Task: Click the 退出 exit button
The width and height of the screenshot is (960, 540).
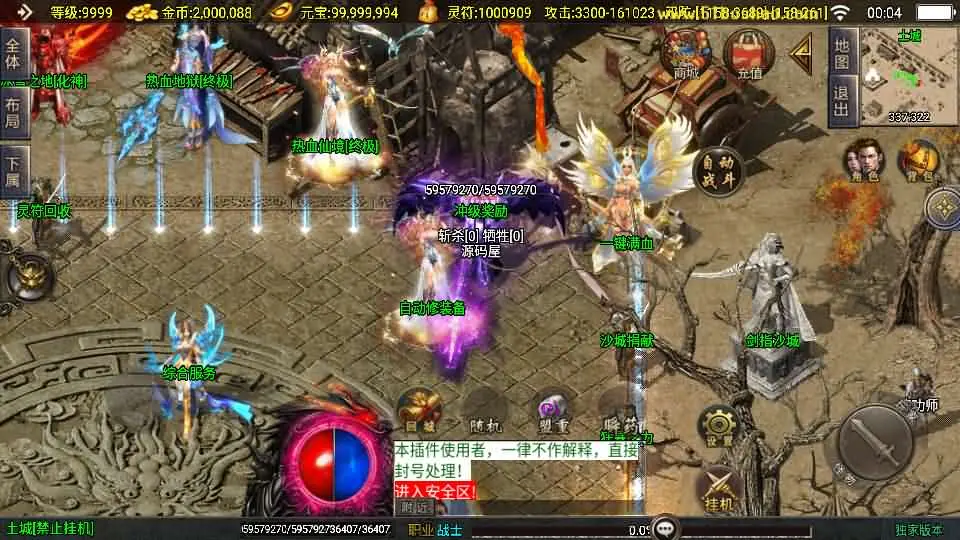Action: pos(843,101)
